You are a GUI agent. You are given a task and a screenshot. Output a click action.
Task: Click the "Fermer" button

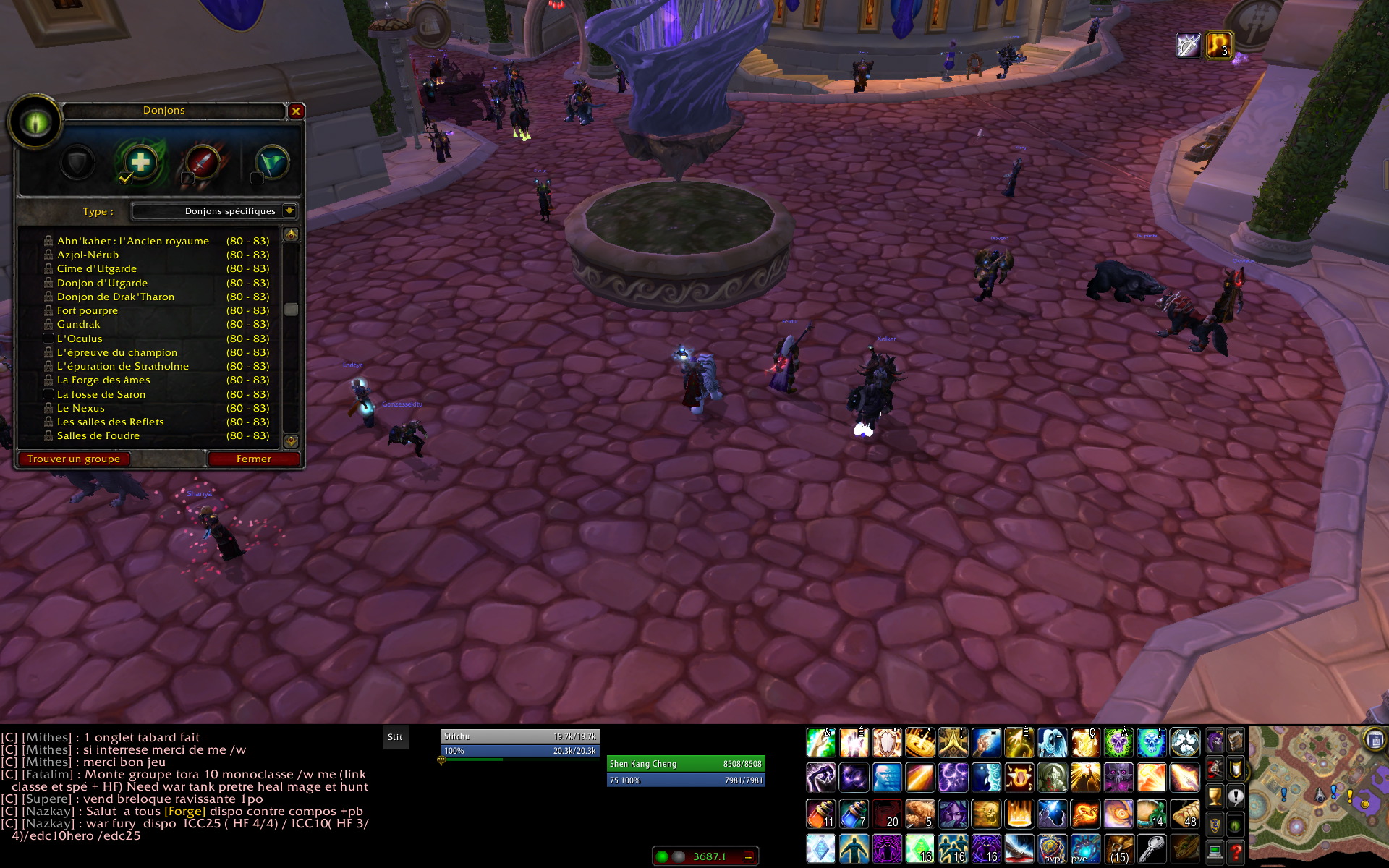tap(253, 459)
